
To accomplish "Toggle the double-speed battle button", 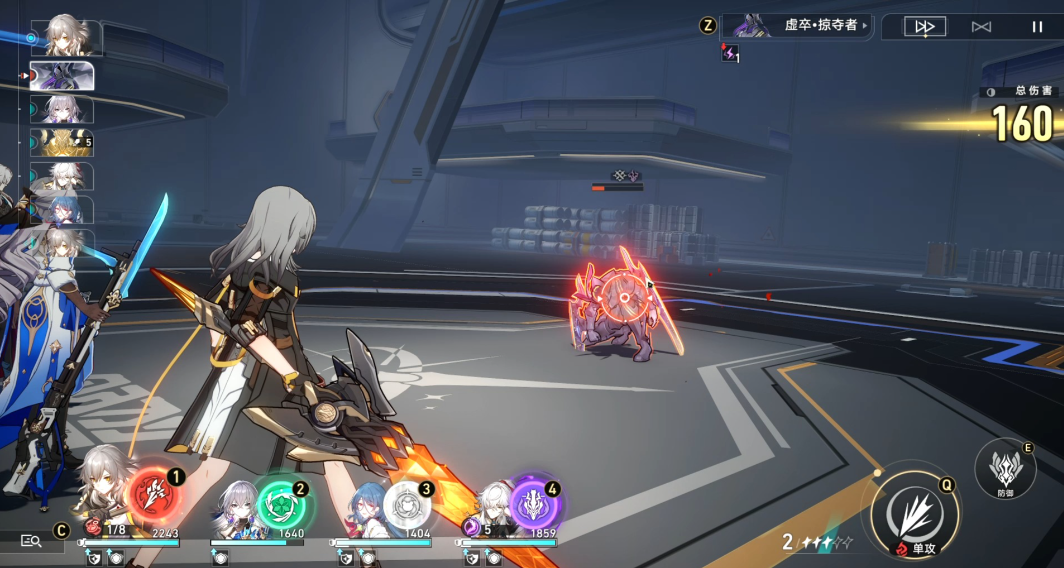I will coord(925,27).
